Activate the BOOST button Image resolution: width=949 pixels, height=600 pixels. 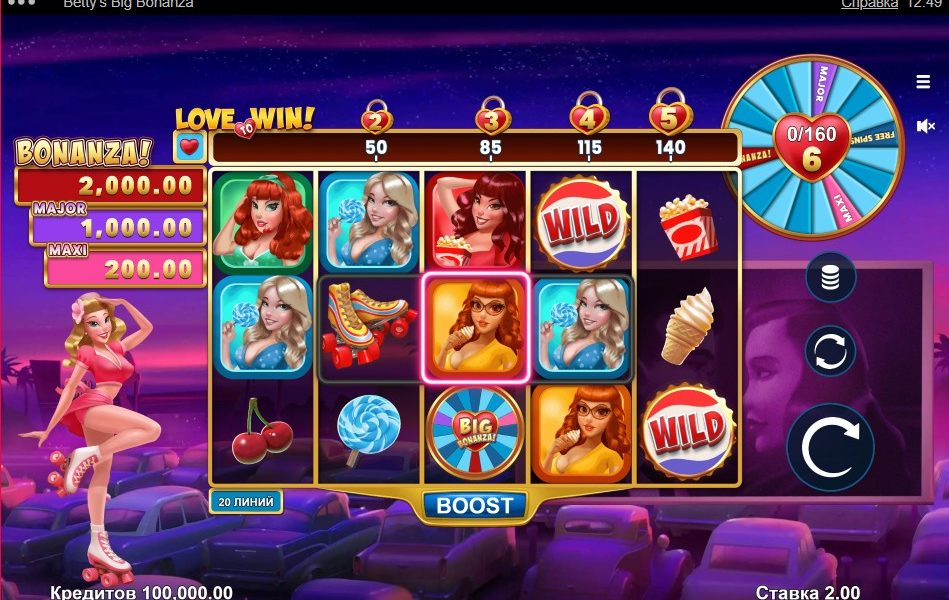475,506
